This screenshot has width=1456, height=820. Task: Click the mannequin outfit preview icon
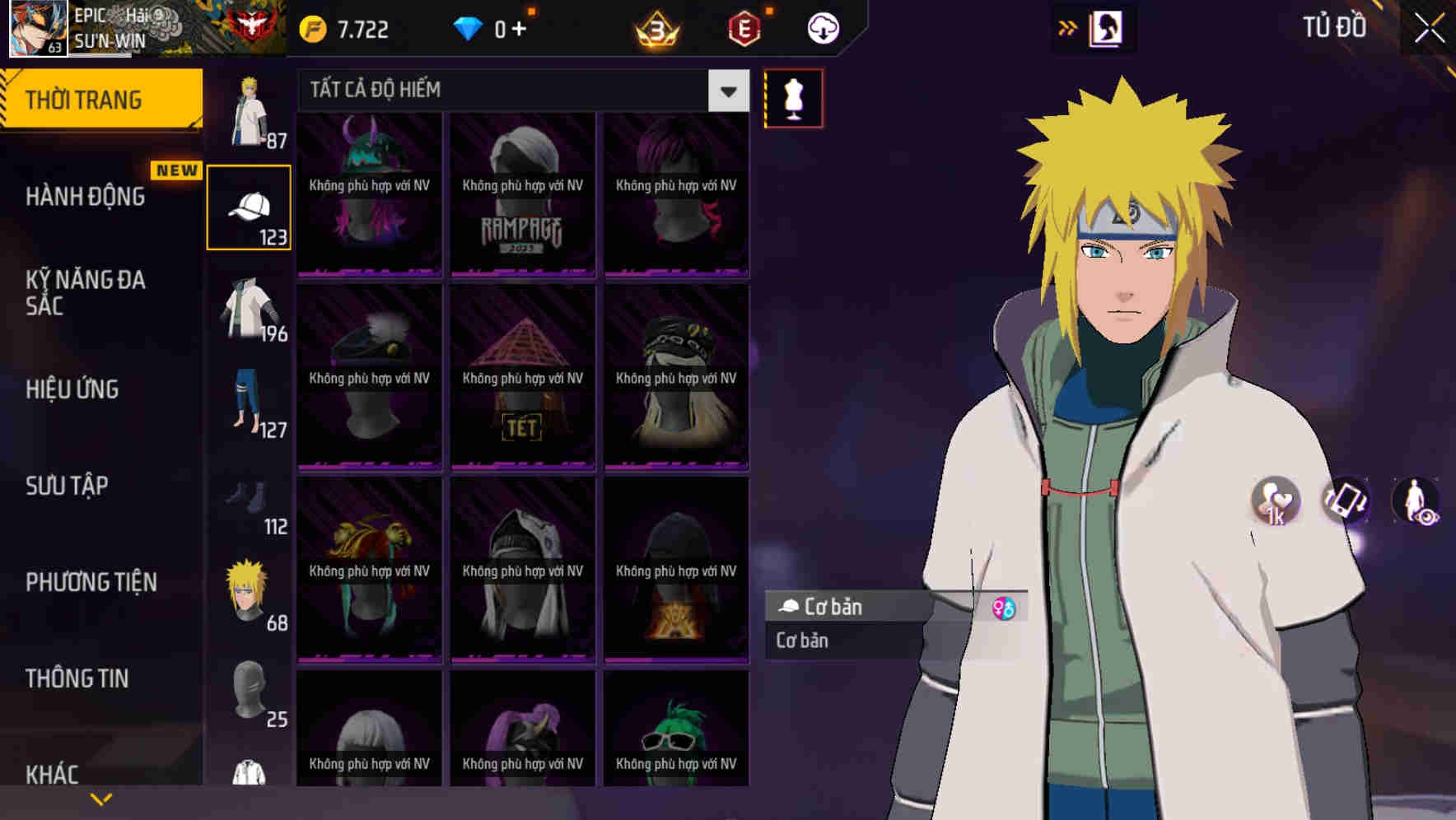click(793, 97)
